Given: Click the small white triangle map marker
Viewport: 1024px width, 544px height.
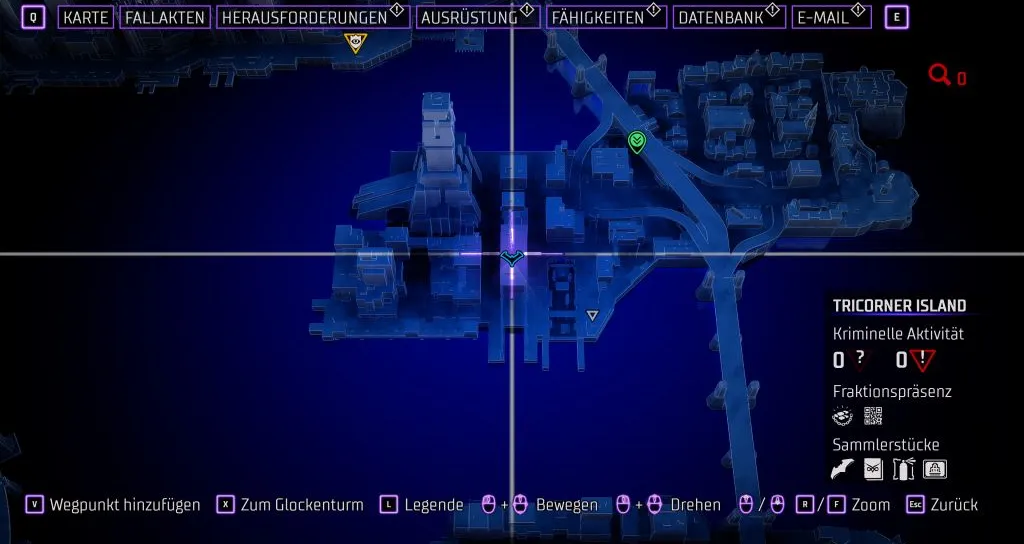Looking at the screenshot, I should [592, 316].
